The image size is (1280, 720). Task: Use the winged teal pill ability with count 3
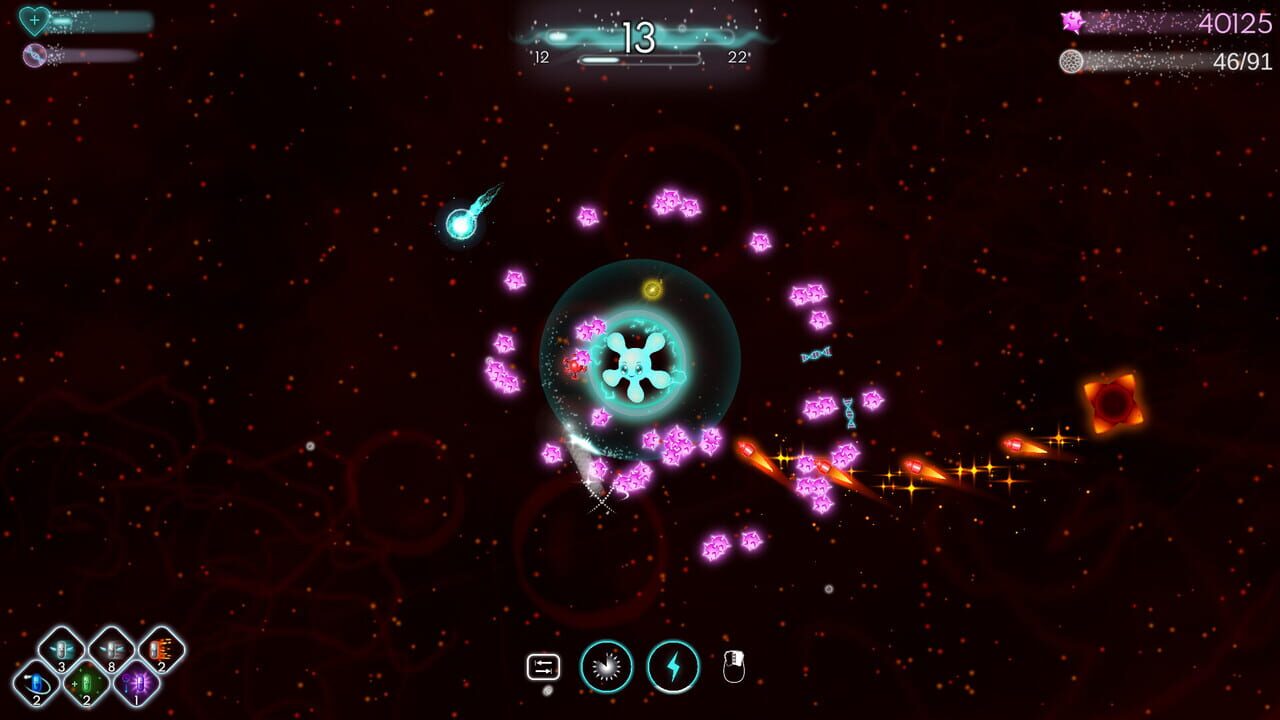point(62,649)
